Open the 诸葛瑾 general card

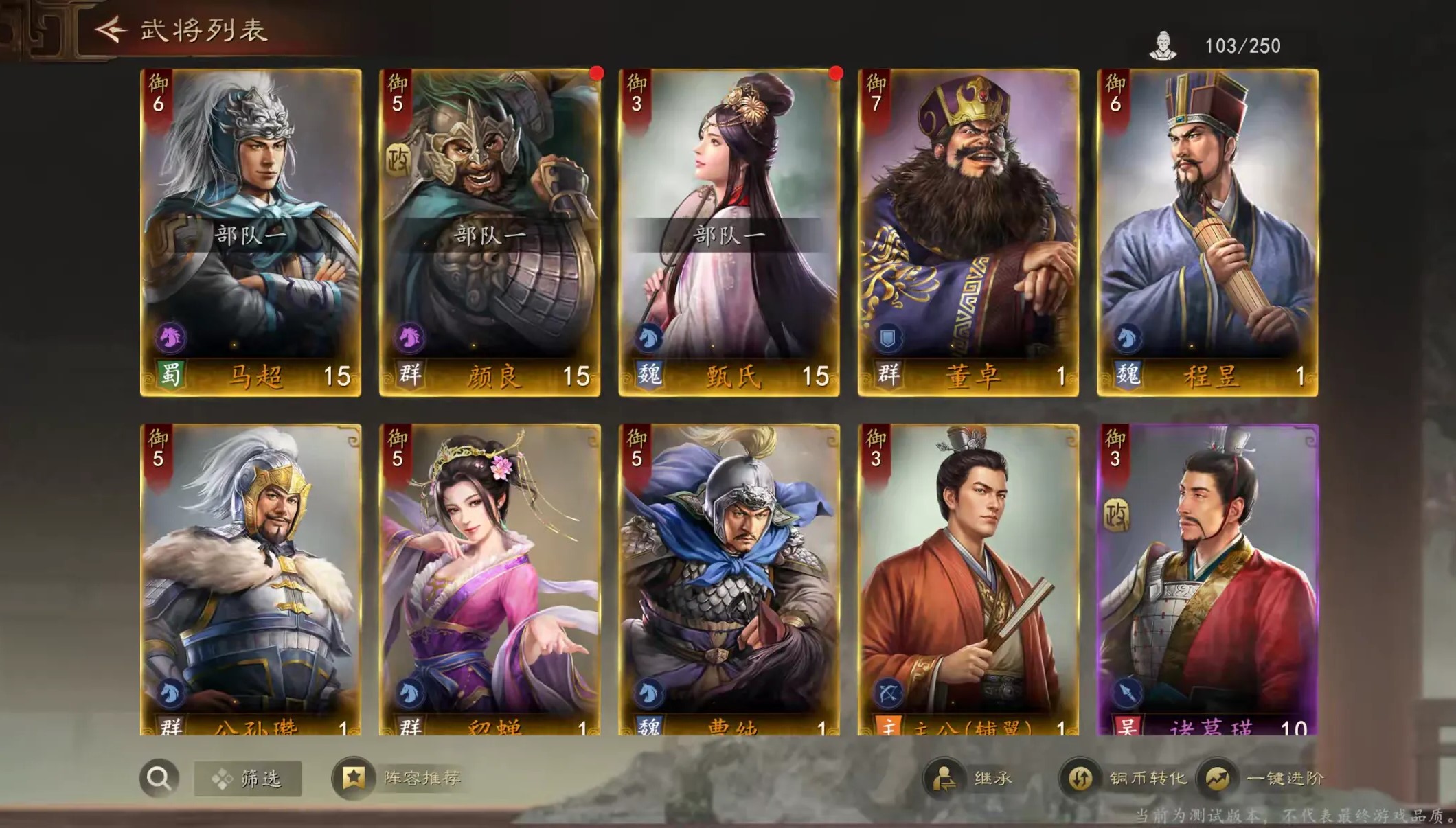point(1207,580)
